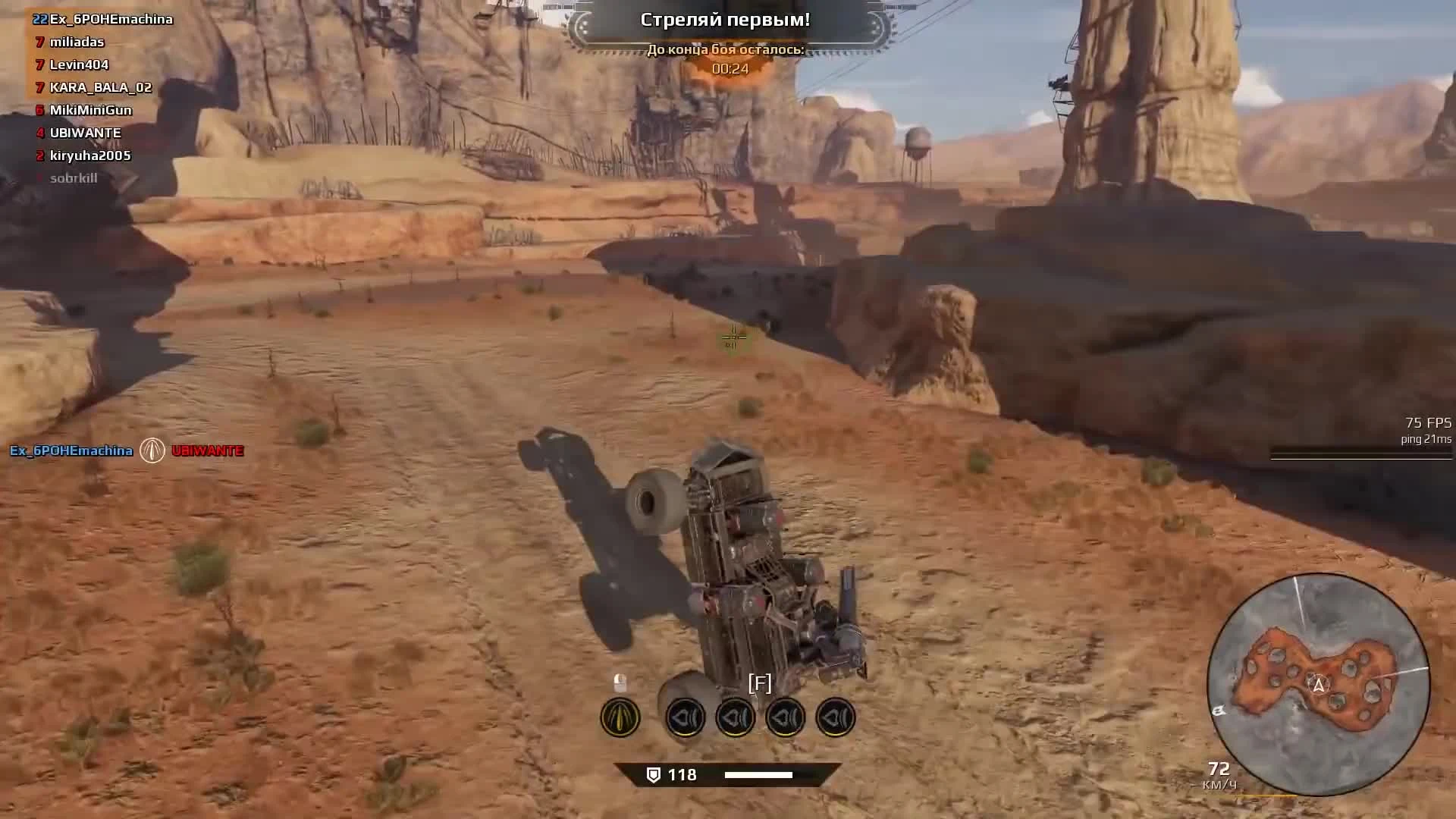Viewport: 1456px width, 819px height.
Task: Select the yellow ammo module icon
Action: point(620,717)
